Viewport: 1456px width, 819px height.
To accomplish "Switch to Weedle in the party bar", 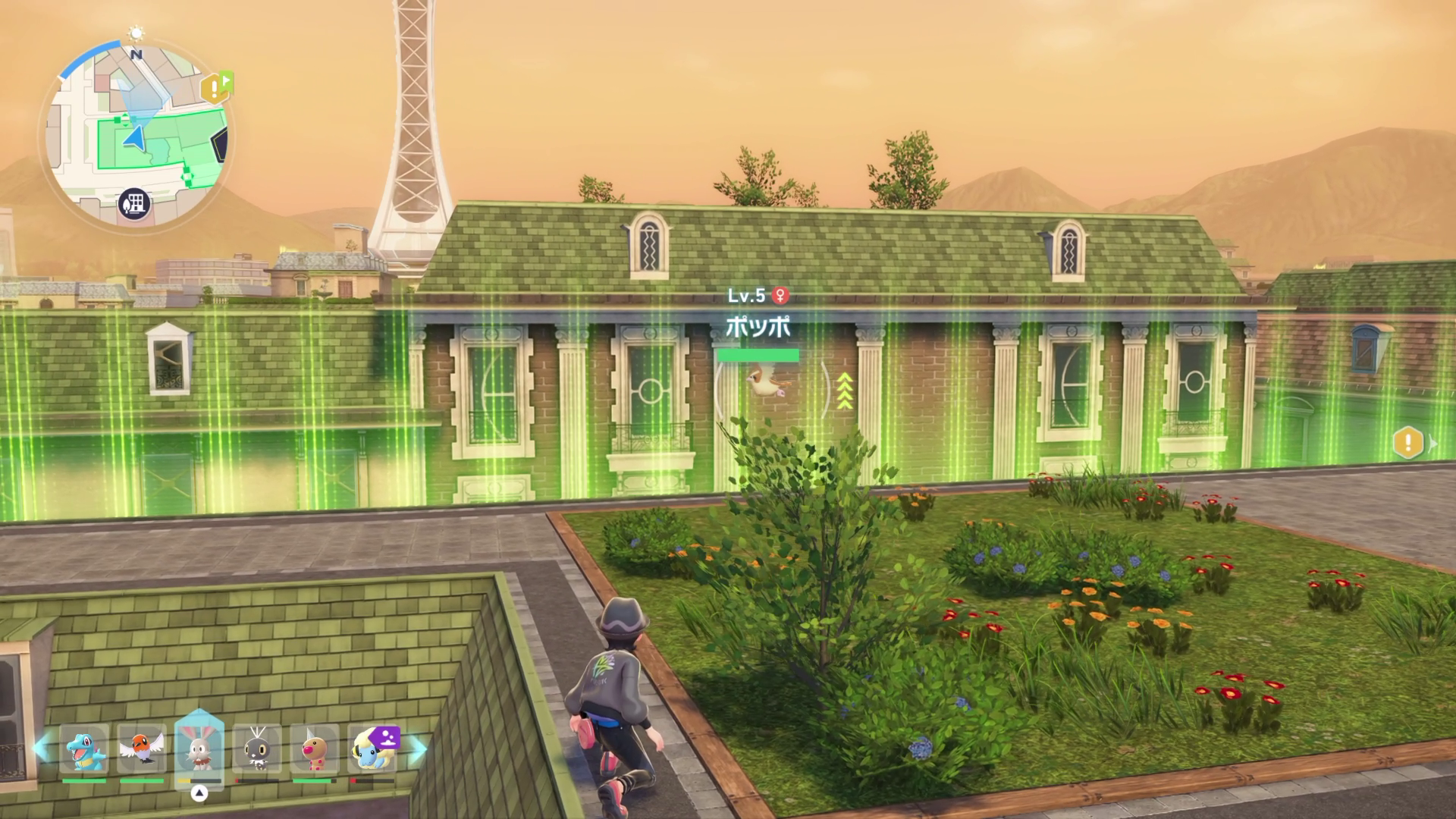I will 314,749.
